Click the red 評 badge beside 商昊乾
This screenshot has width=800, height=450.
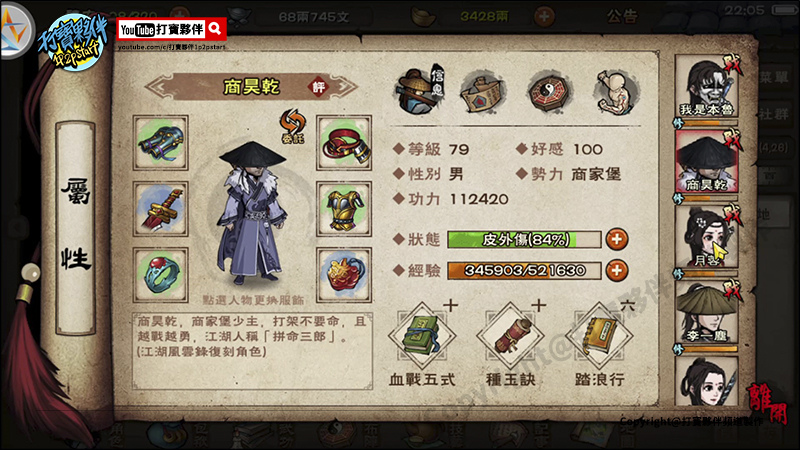pyautogui.click(x=318, y=87)
